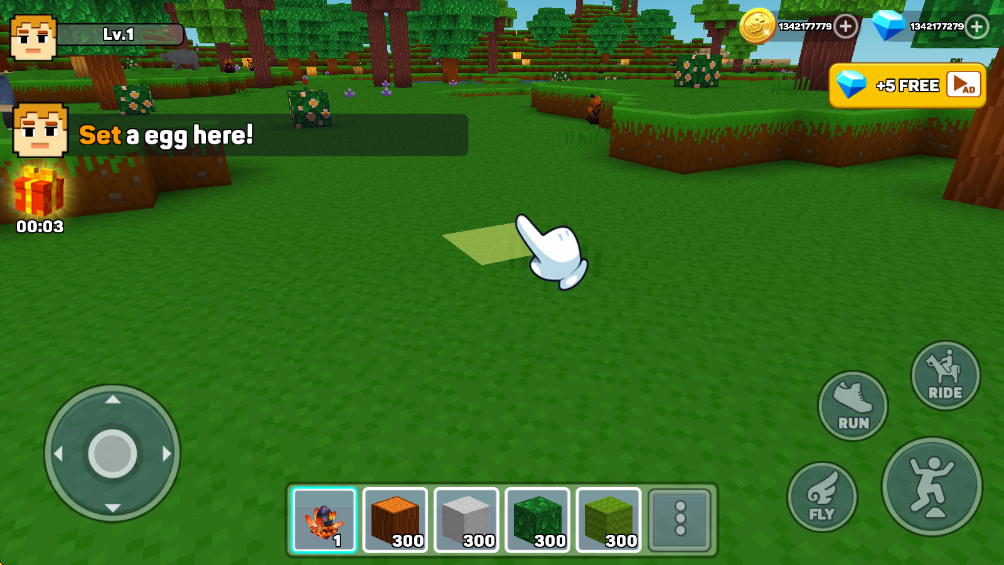Tap the jump action button

pyautogui.click(x=931, y=486)
